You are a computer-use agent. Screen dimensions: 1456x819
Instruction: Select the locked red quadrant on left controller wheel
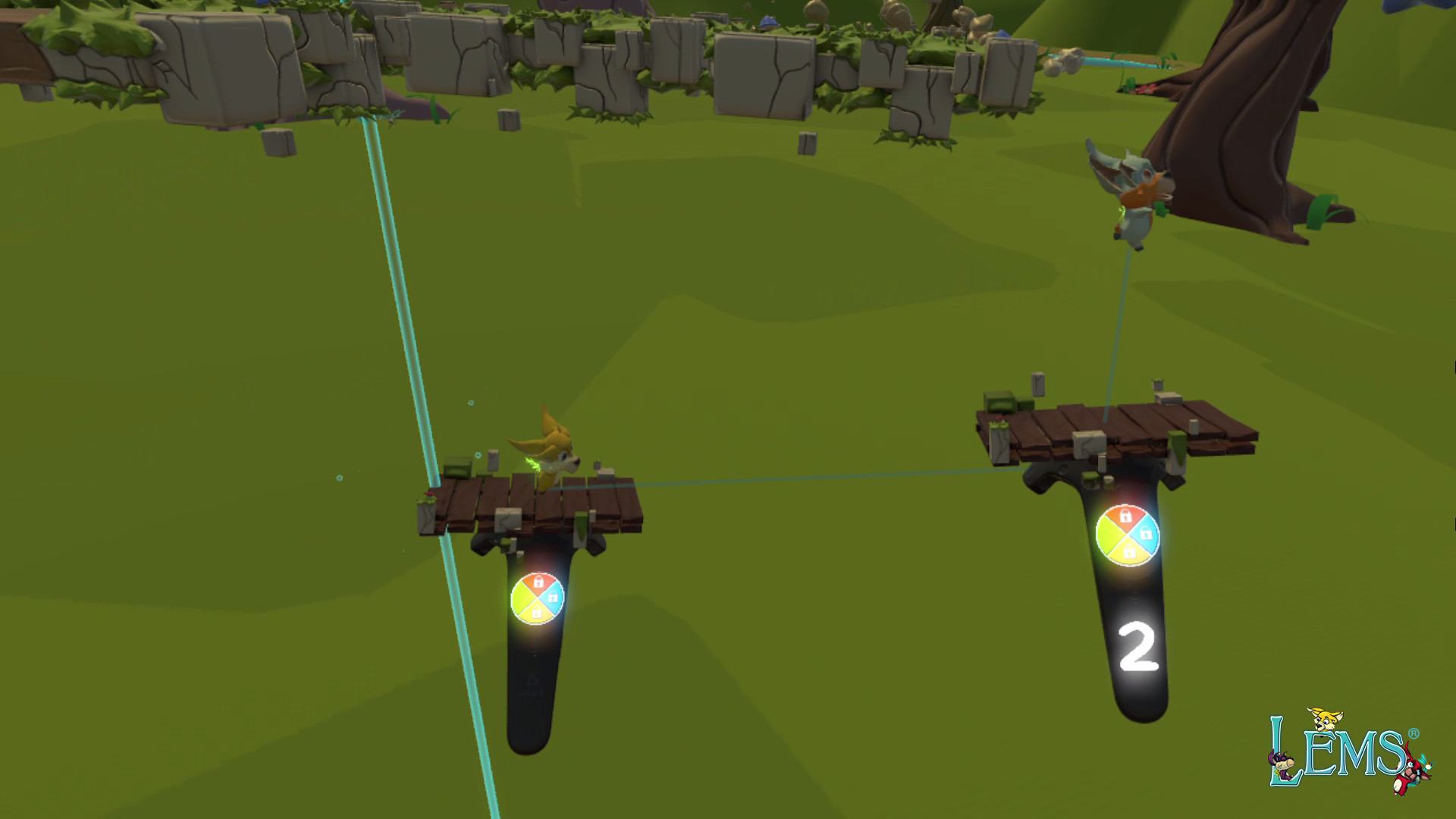pyautogui.click(x=539, y=581)
